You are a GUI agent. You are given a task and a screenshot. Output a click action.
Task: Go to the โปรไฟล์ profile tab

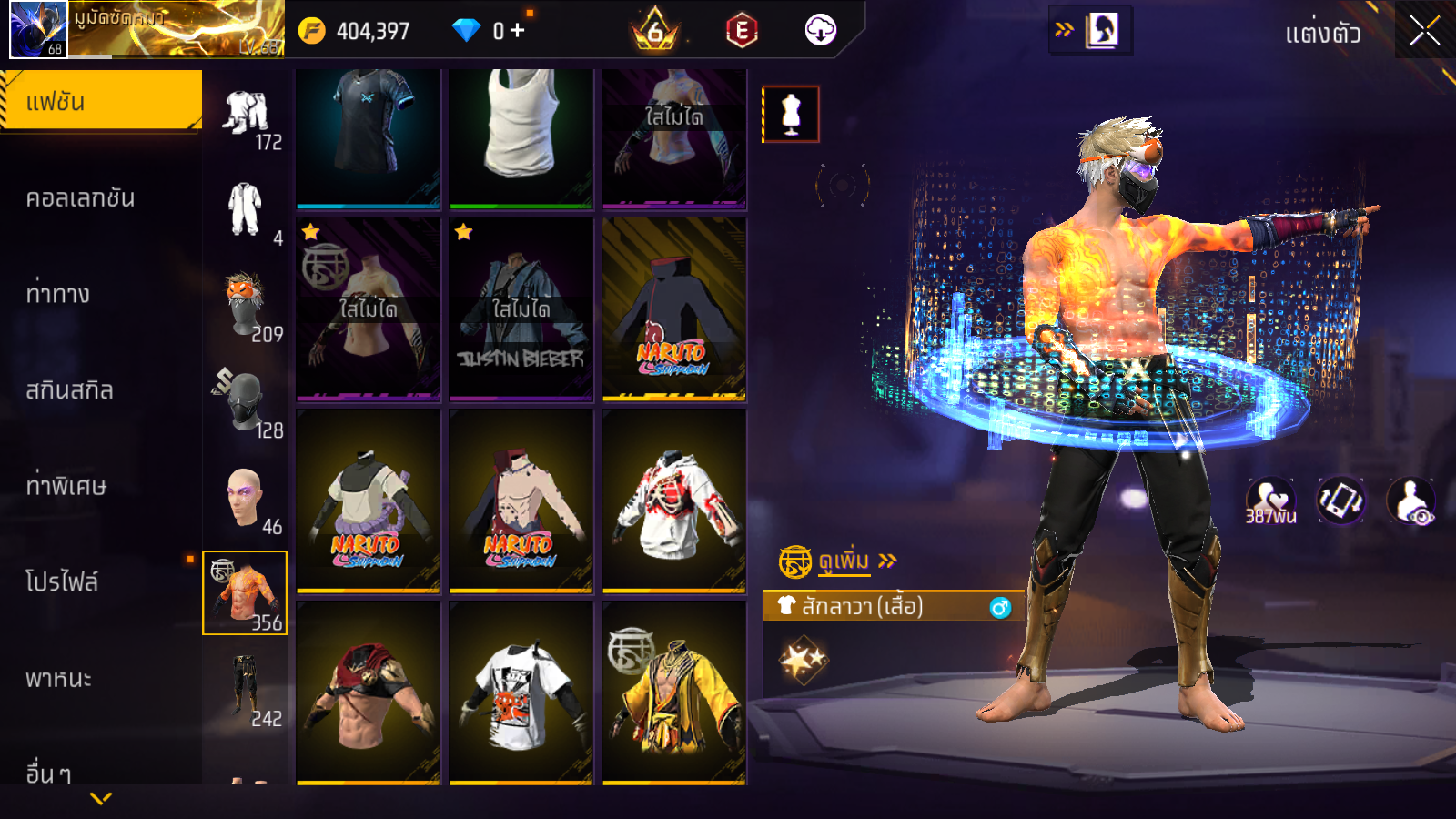[62, 582]
